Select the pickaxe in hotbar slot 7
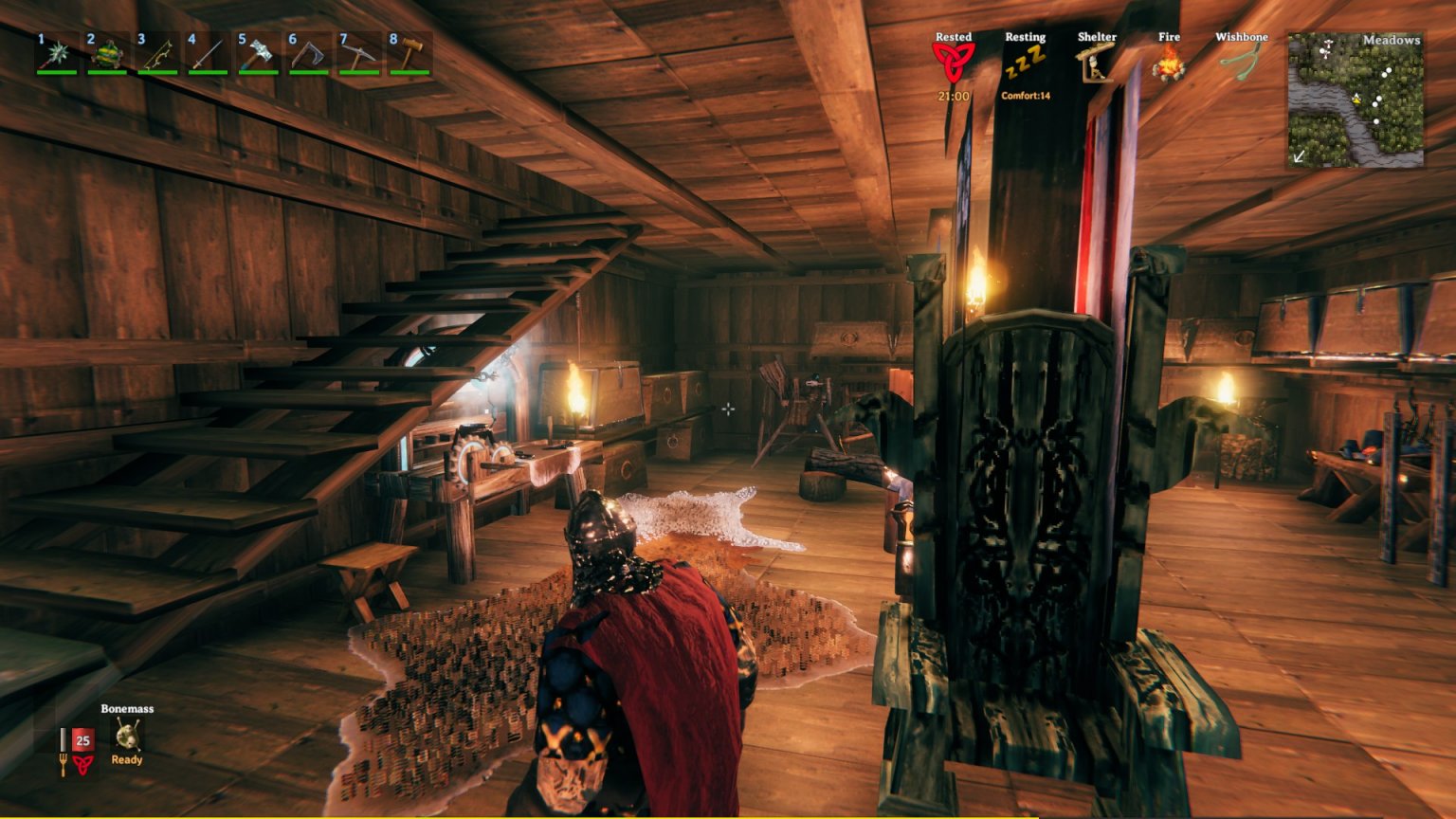This screenshot has width=1456, height=819. pyautogui.click(x=359, y=55)
